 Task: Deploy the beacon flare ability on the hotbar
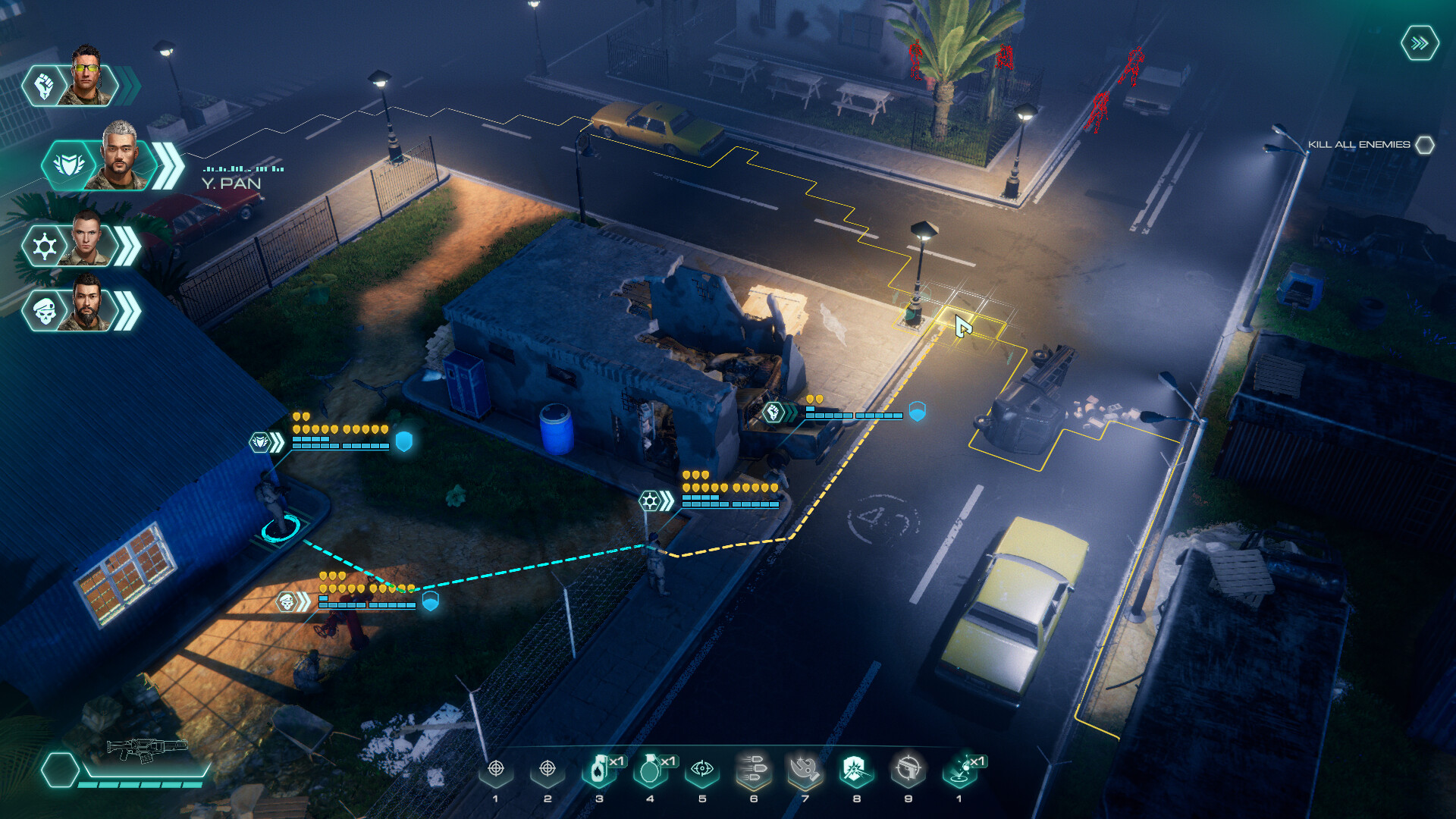coord(959,772)
